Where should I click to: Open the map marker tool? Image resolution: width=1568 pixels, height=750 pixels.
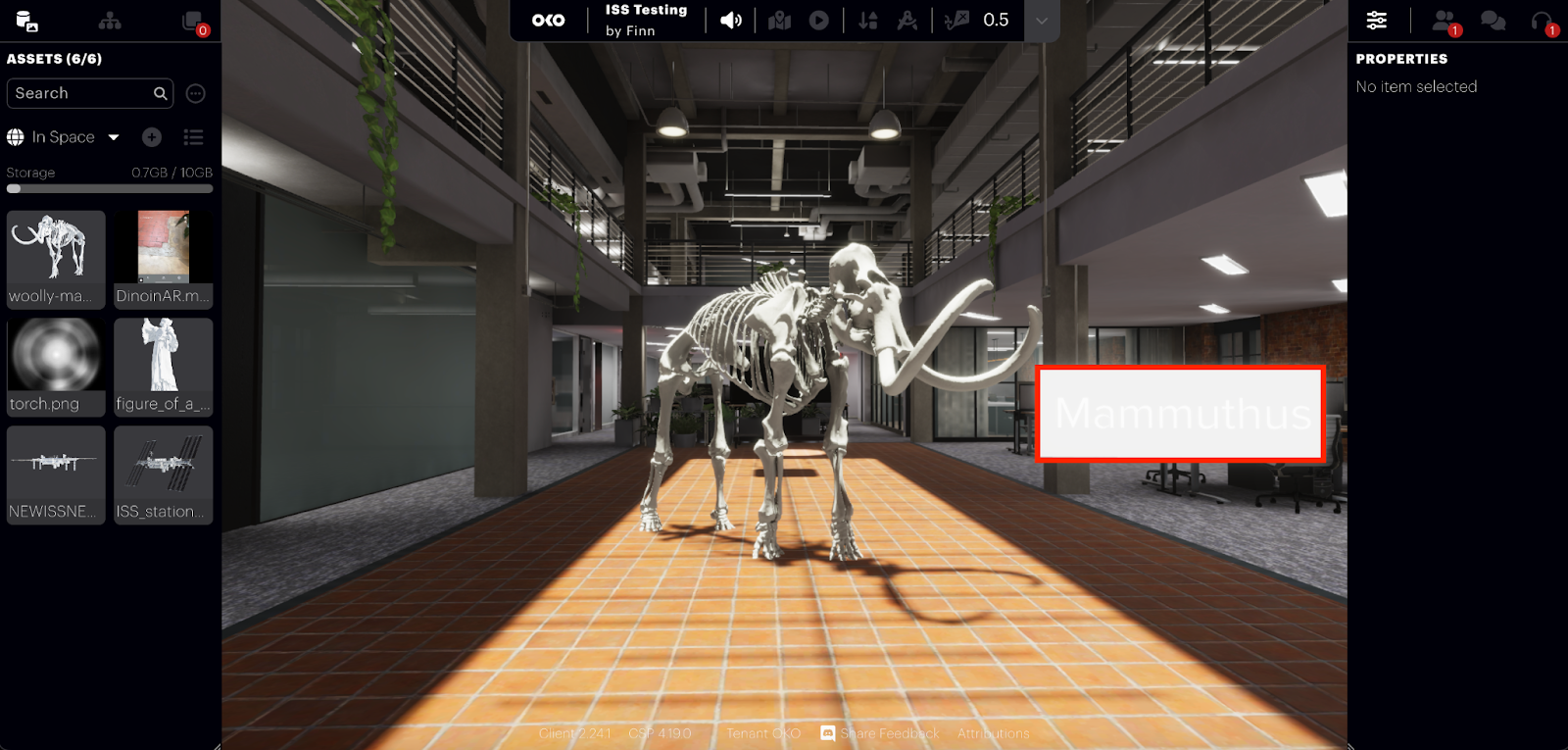point(780,21)
